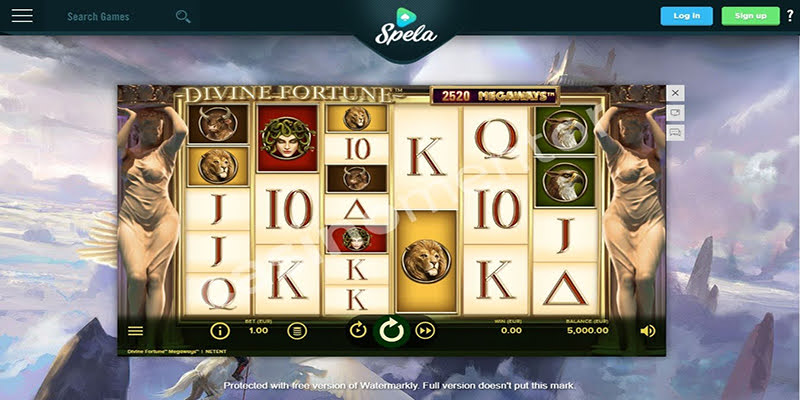This screenshot has height=400, width=800.
Task: Click the Log in button
Action: point(687,16)
